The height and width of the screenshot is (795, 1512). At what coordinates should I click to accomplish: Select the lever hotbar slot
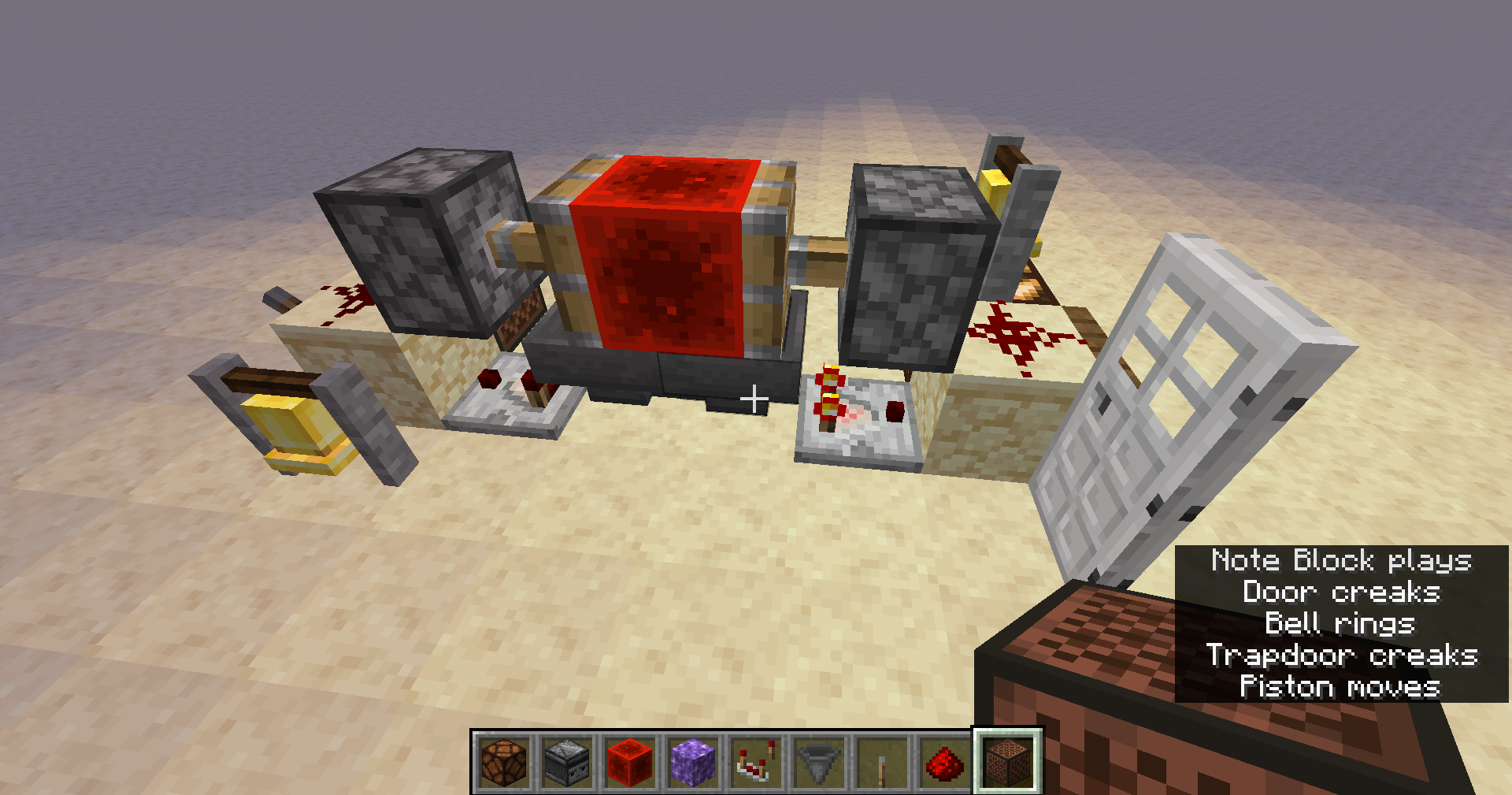[882, 762]
